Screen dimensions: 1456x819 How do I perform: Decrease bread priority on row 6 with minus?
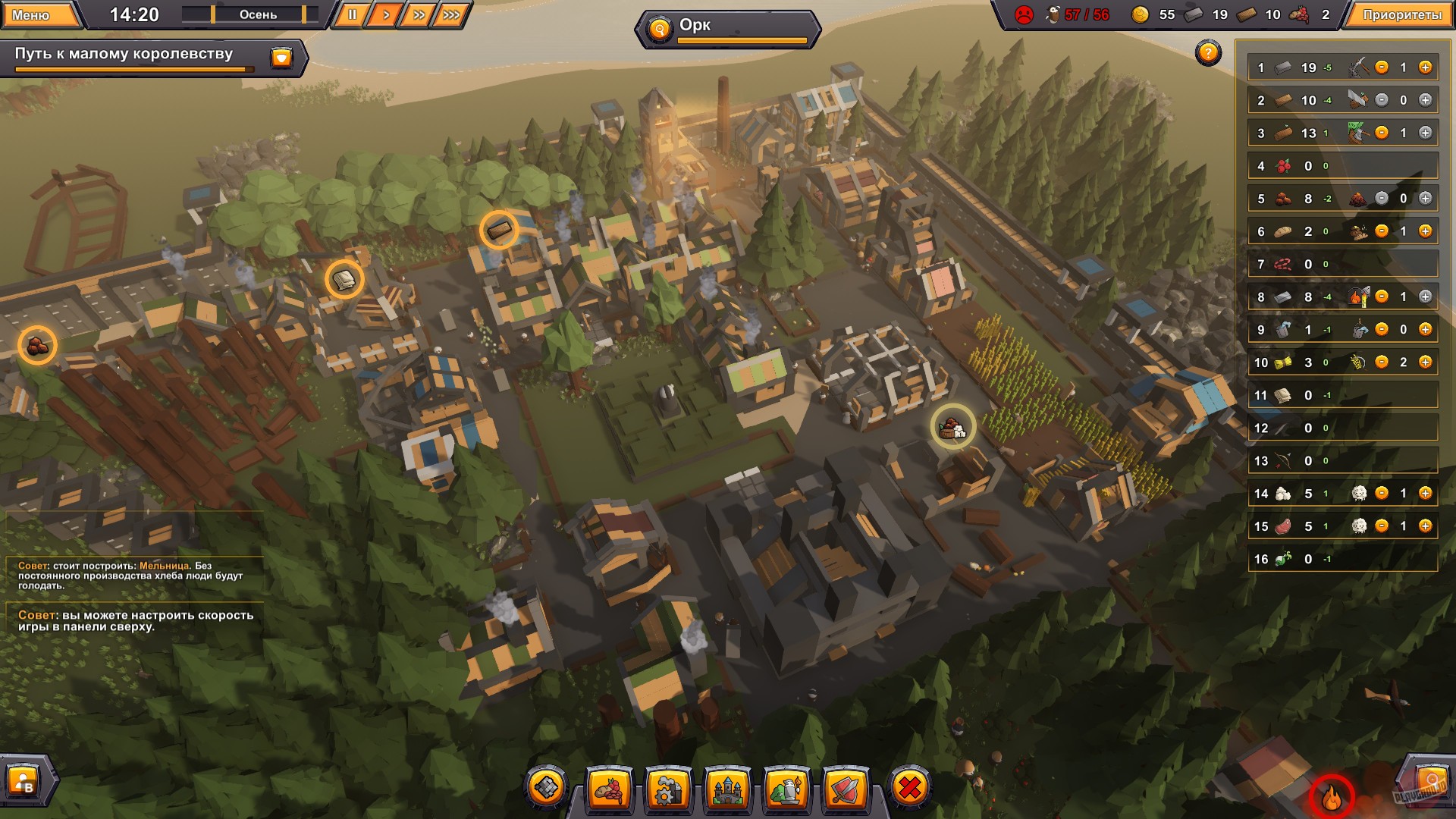[1382, 233]
